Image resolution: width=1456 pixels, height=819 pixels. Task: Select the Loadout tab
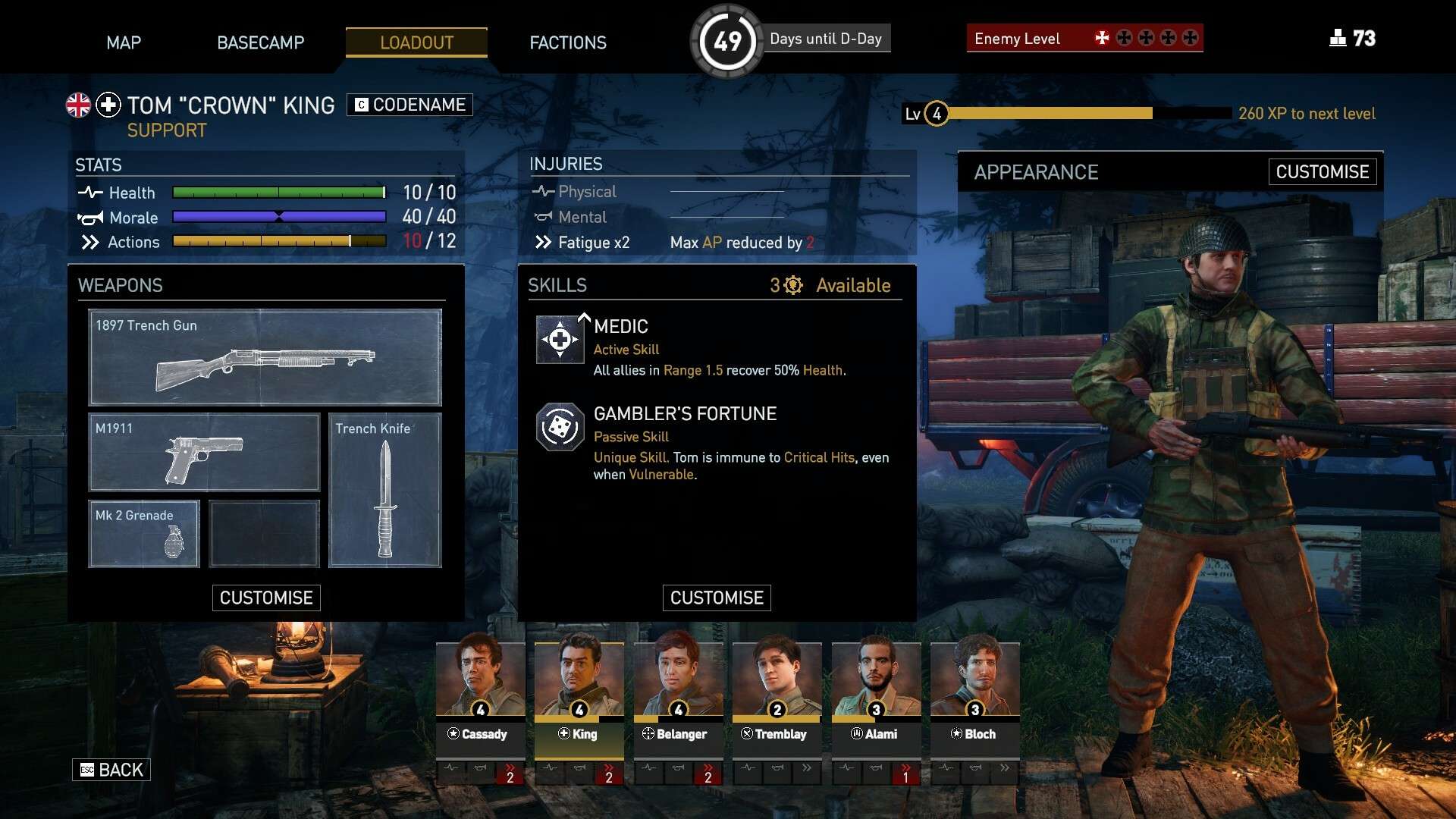pyautogui.click(x=416, y=42)
